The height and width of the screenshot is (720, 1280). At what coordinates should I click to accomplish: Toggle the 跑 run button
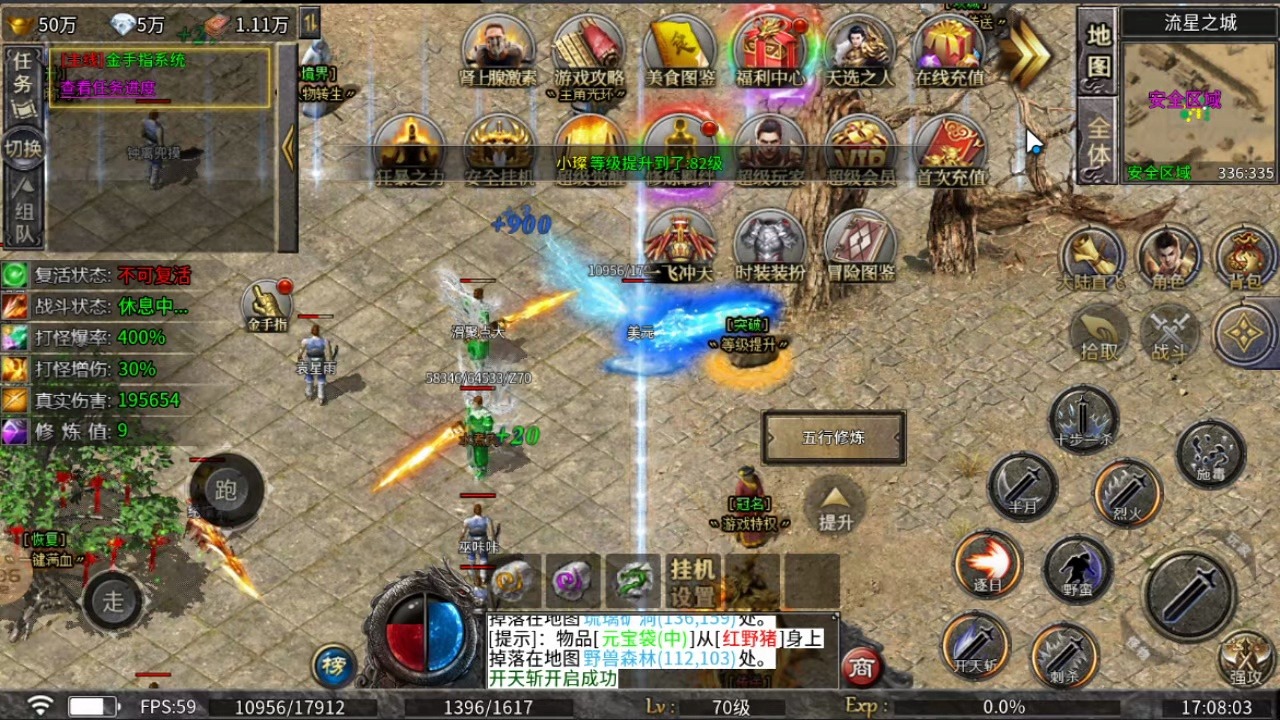pyautogui.click(x=226, y=491)
